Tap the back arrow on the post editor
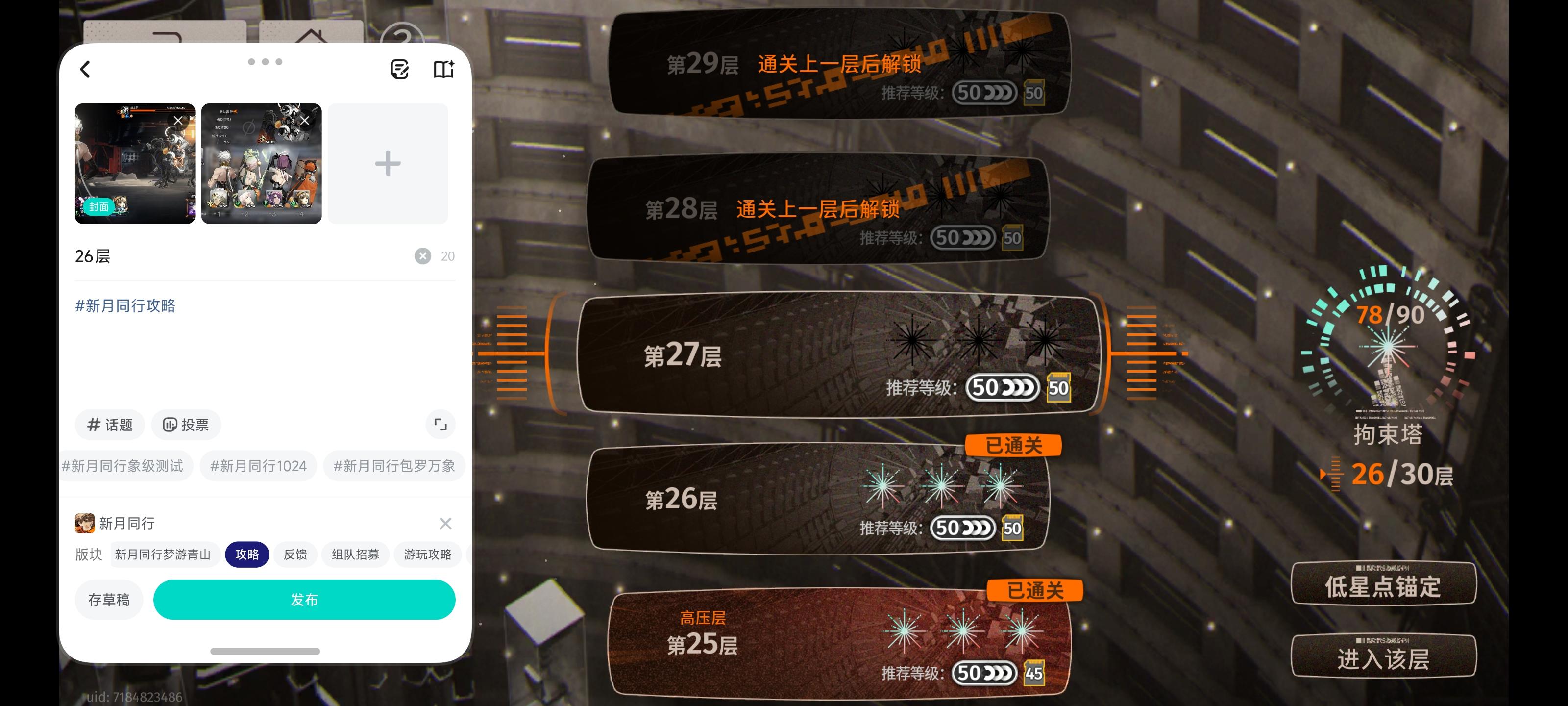Screen dimensions: 1568x706 (85, 69)
